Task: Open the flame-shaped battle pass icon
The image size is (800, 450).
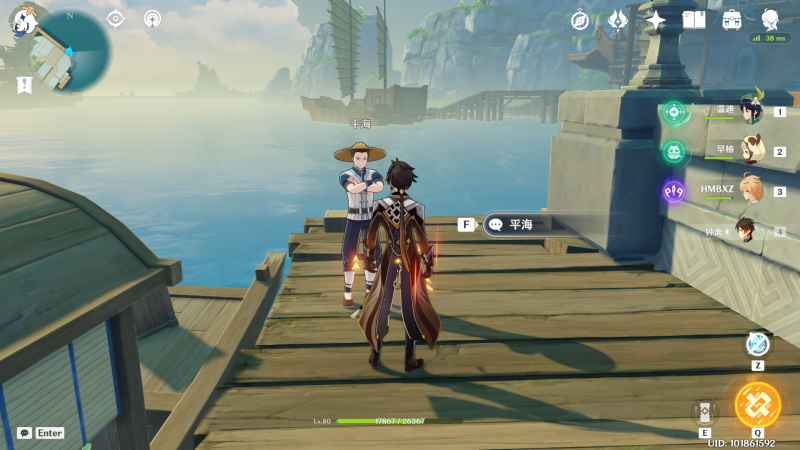Action: tap(618, 19)
